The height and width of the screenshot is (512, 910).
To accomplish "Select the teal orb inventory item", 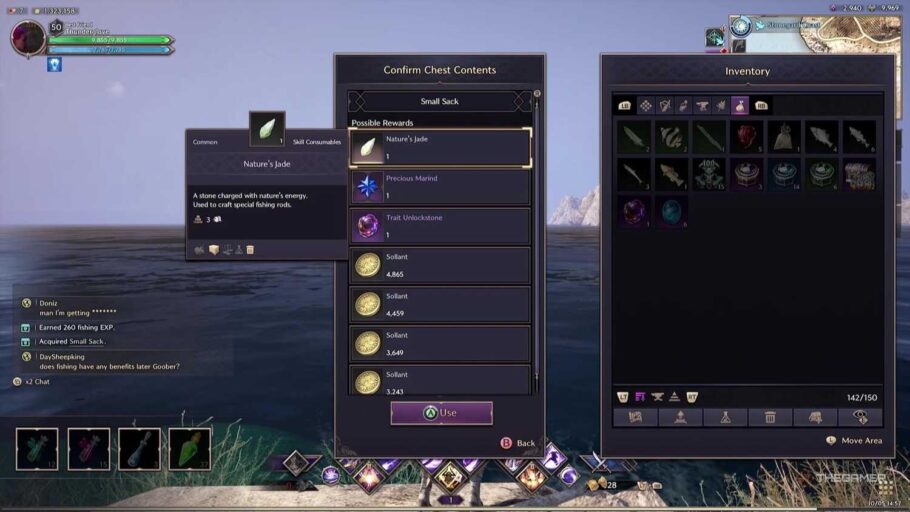I will [x=670, y=211].
